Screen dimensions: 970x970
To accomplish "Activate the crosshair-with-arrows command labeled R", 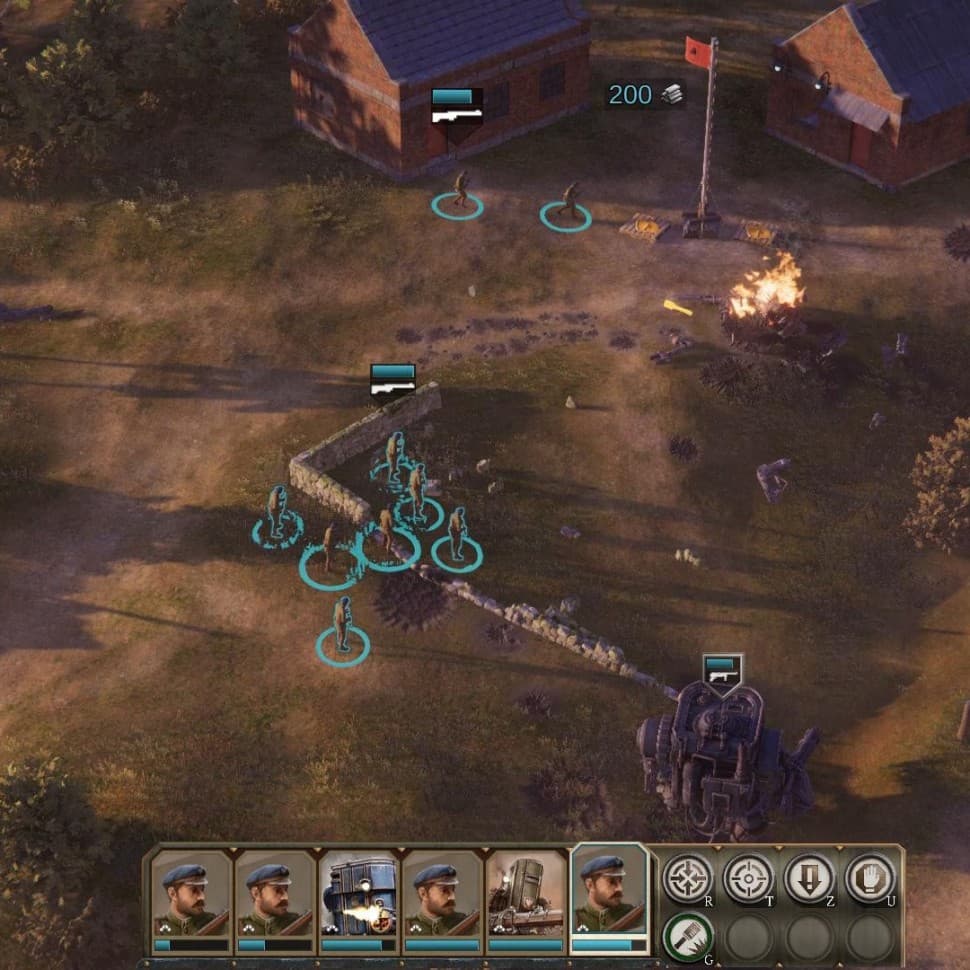I will point(688,878).
